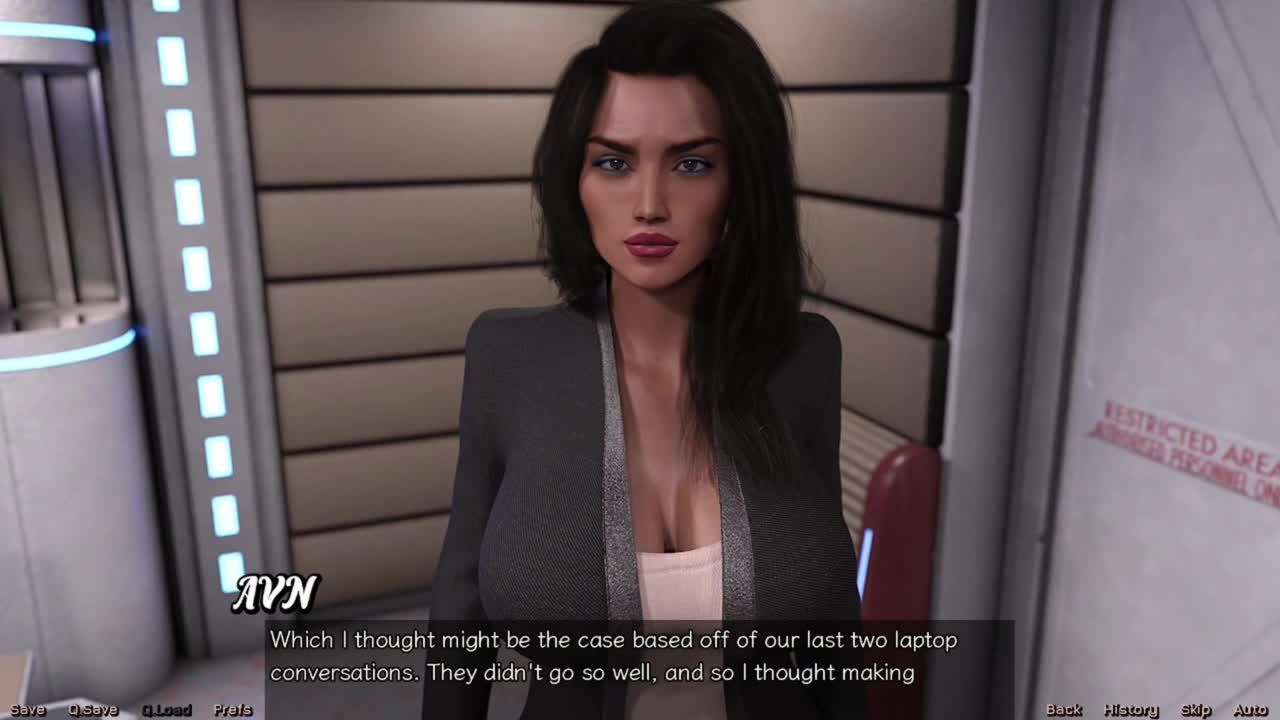Screen dimensions: 1280x720
Task: Activate Skip mode
Action: (1196, 710)
